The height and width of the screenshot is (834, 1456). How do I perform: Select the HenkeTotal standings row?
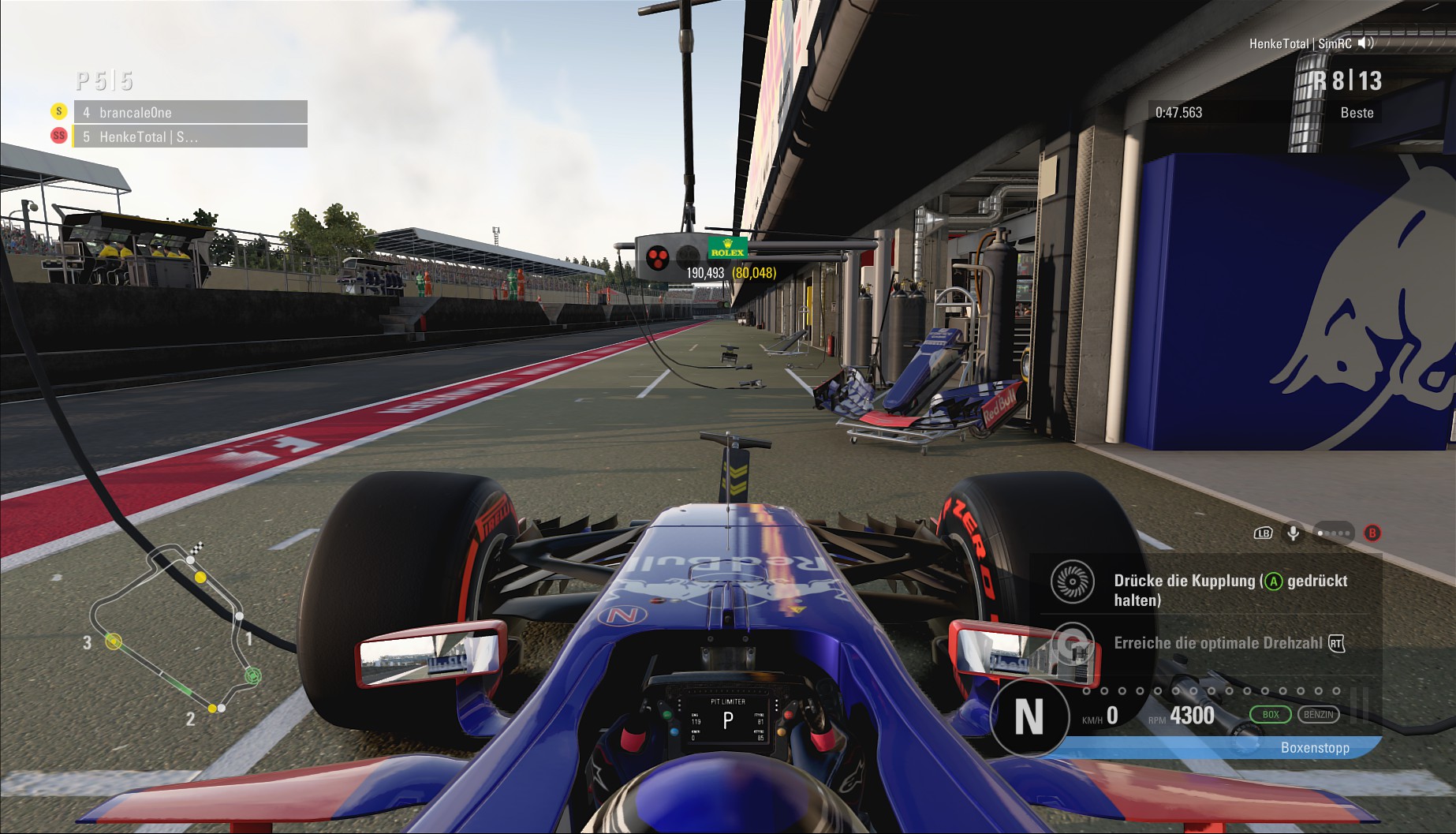tap(189, 137)
